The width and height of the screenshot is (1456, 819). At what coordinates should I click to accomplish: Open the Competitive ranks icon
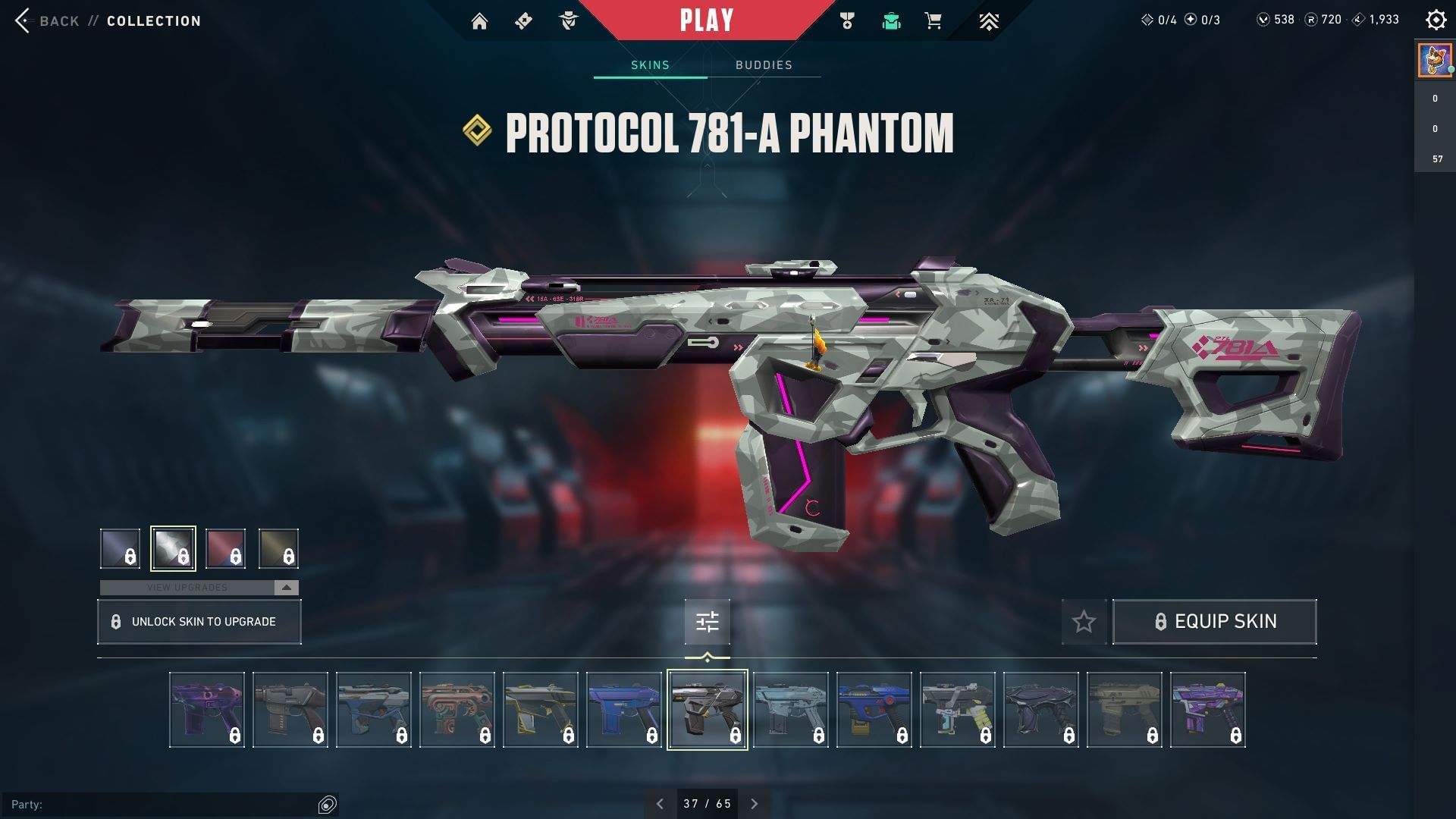tap(990, 20)
